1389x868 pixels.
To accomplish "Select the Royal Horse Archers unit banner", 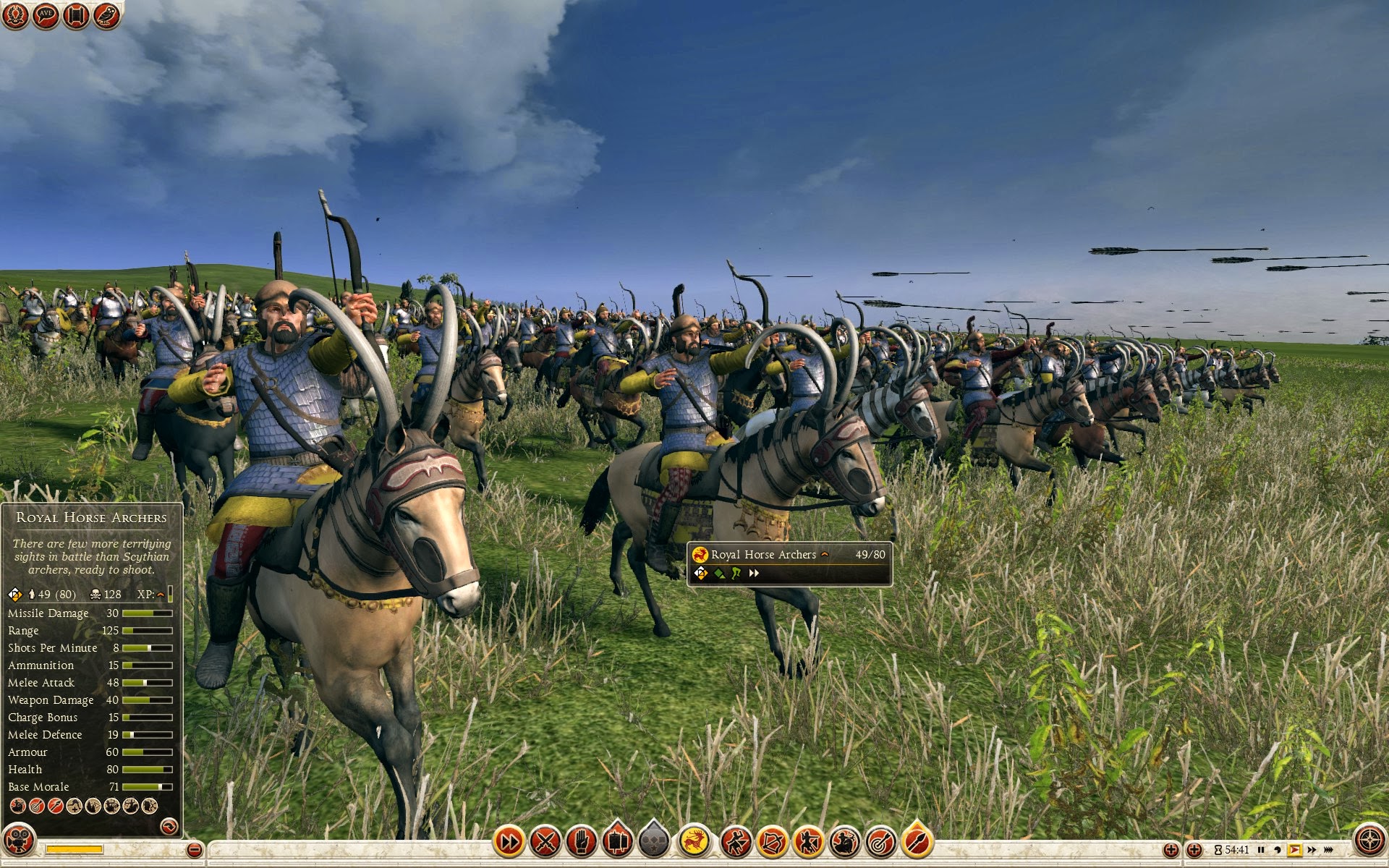I will [789, 563].
